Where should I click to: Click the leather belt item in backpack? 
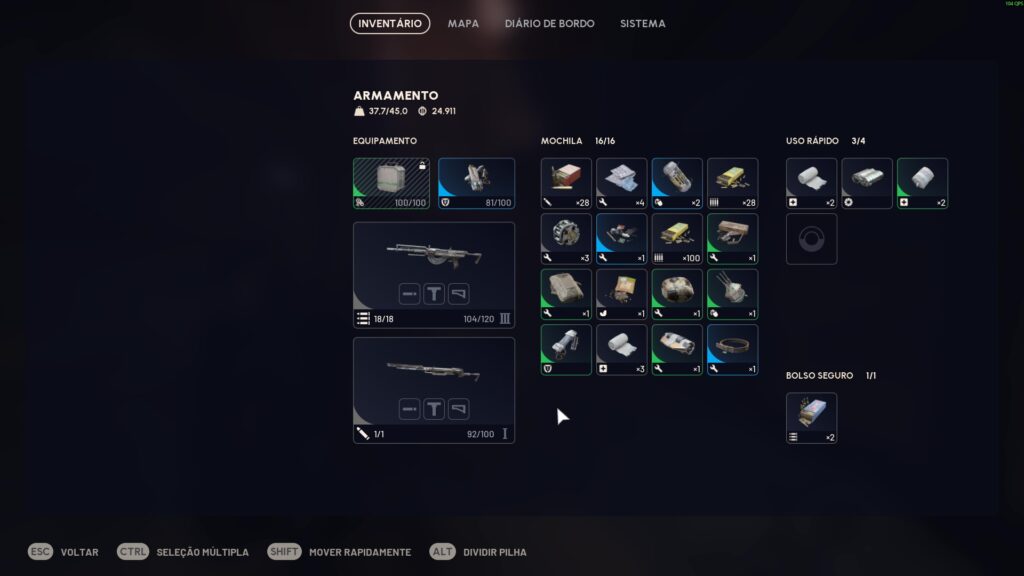(x=732, y=349)
